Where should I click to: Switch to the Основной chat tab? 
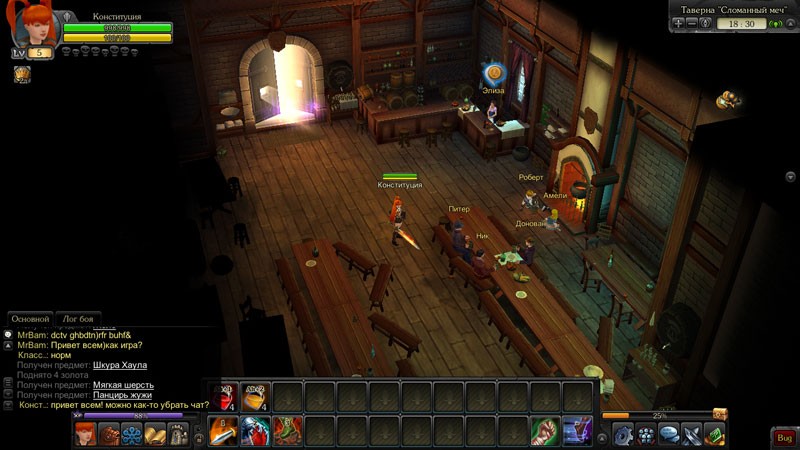coord(30,318)
